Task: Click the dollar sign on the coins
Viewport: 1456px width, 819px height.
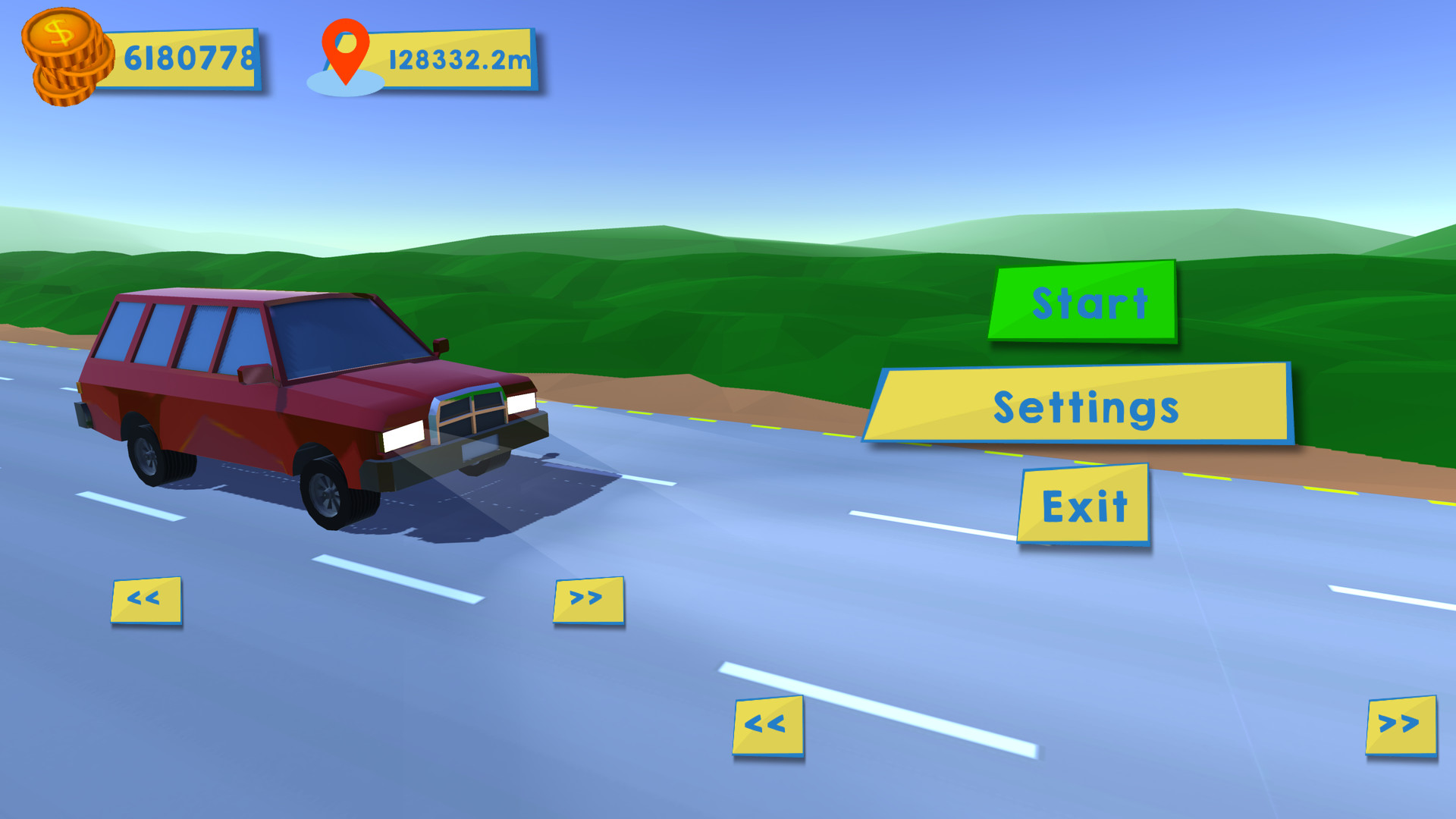Action: click(59, 32)
